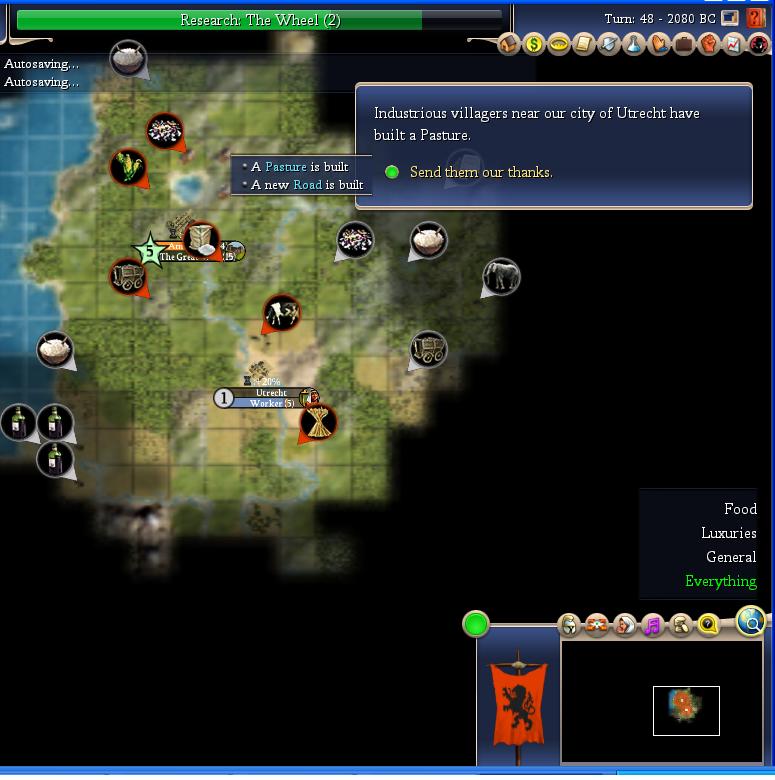The width and height of the screenshot is (775, 780).
Task: Open the Domestic Advisor house icon
Action: click(x=509, y=45)
